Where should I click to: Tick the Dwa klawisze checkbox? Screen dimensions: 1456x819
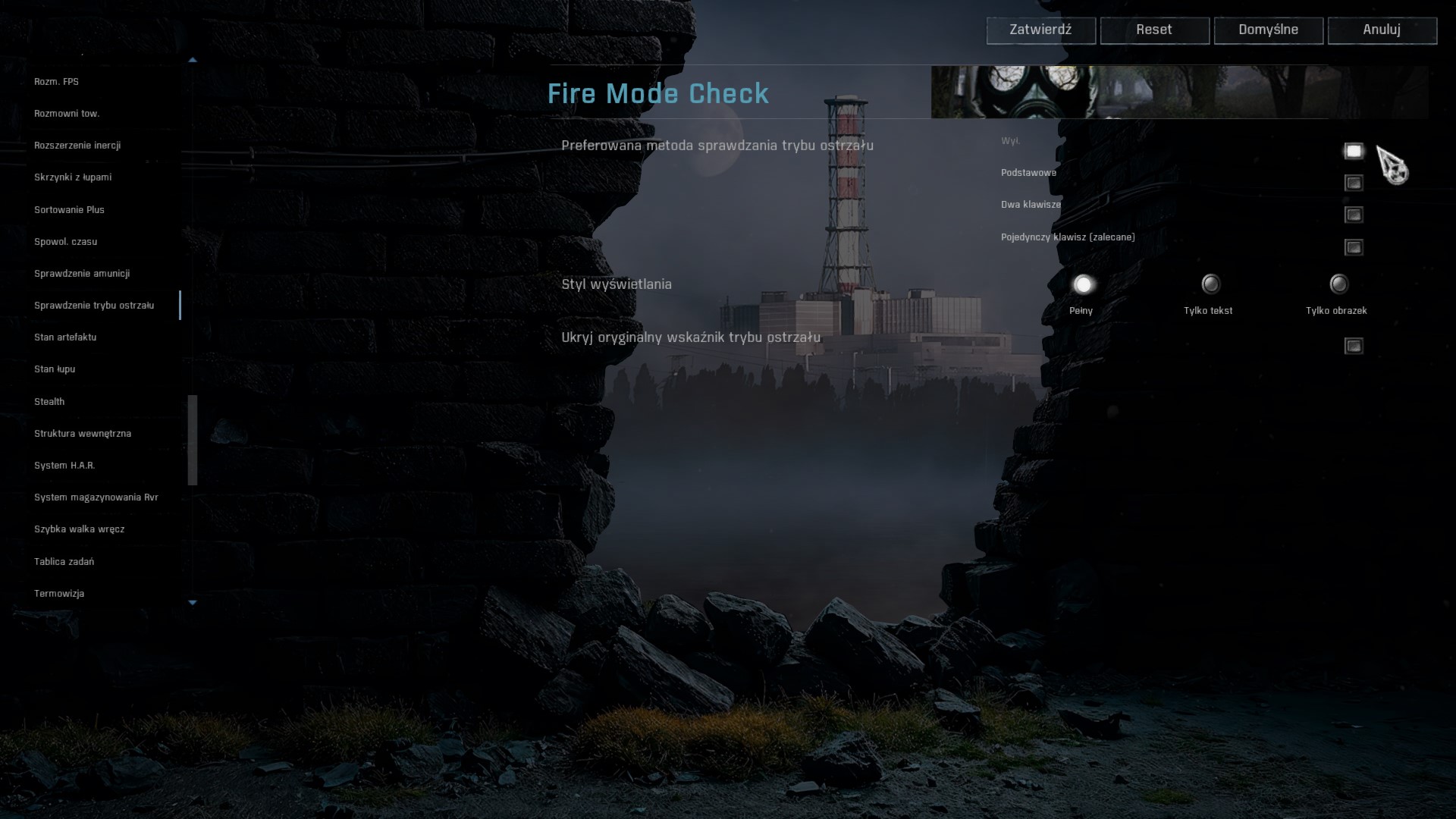(x=1354, y=215)
